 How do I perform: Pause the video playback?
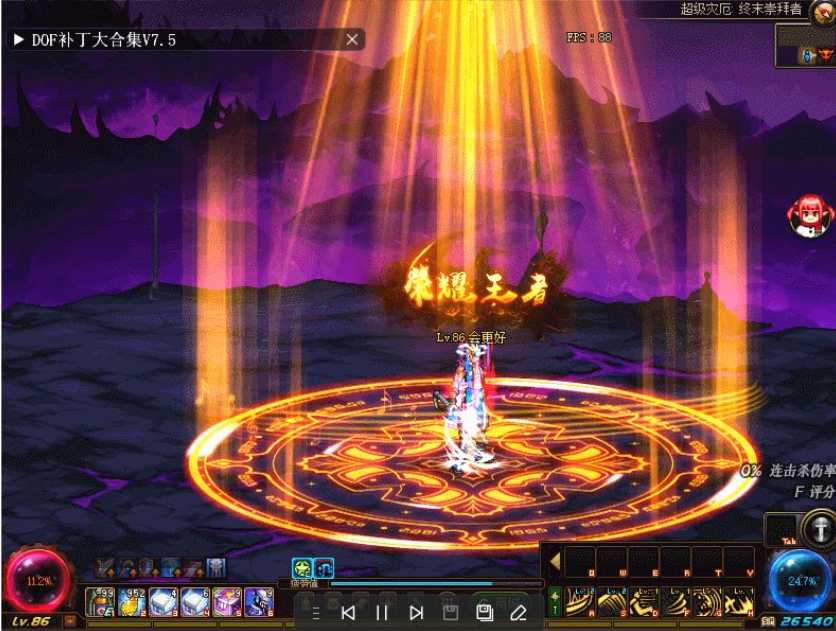coord(382,612)
